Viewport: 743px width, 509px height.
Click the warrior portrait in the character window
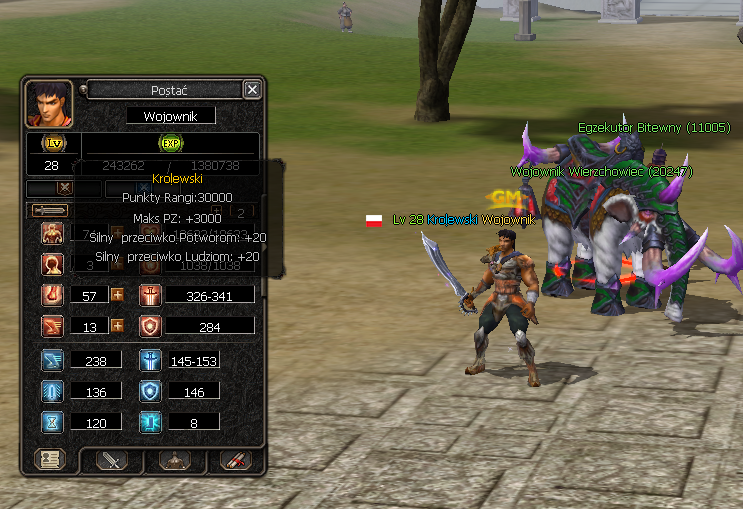pyautogui.click(x=48, y=103)
